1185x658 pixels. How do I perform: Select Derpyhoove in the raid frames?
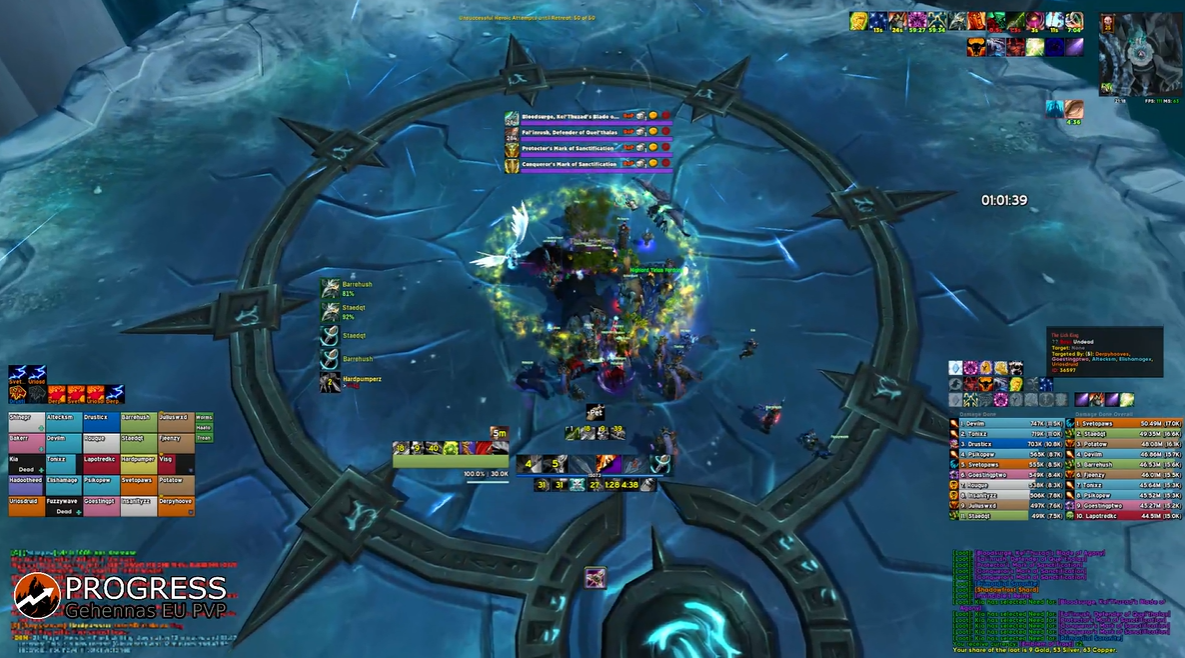coord(176,508)
